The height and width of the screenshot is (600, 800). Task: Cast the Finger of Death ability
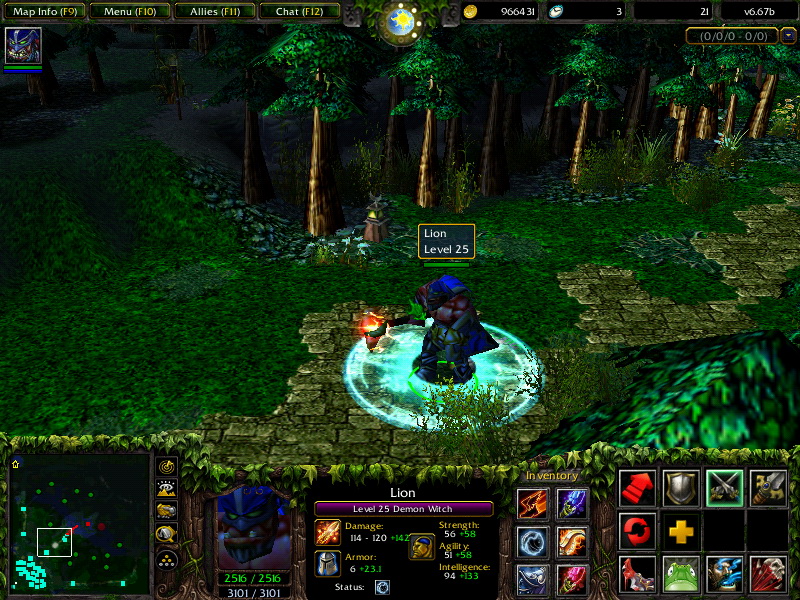pos(769,574)
